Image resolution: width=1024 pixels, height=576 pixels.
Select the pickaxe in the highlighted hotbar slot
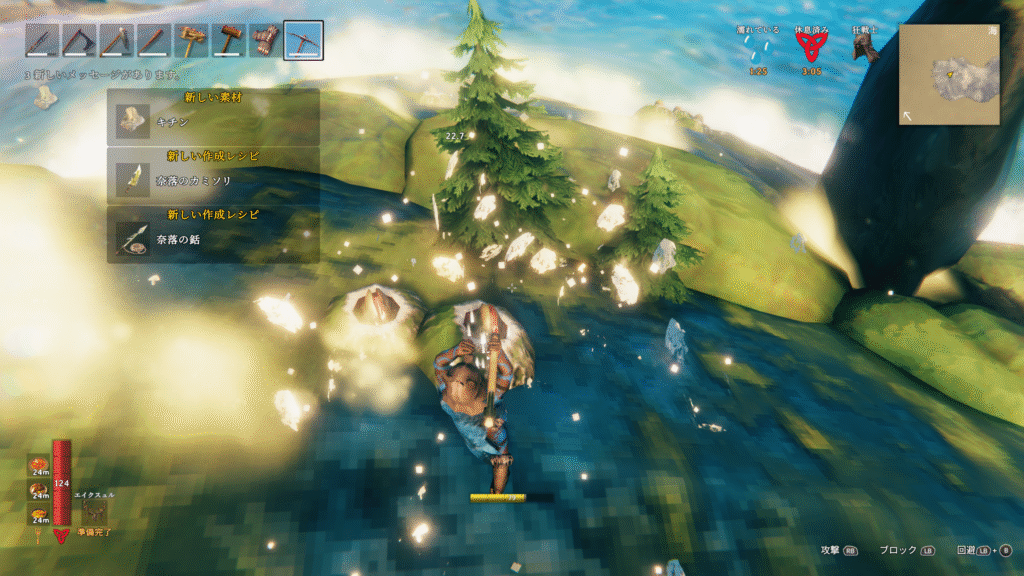pos(303,40)
